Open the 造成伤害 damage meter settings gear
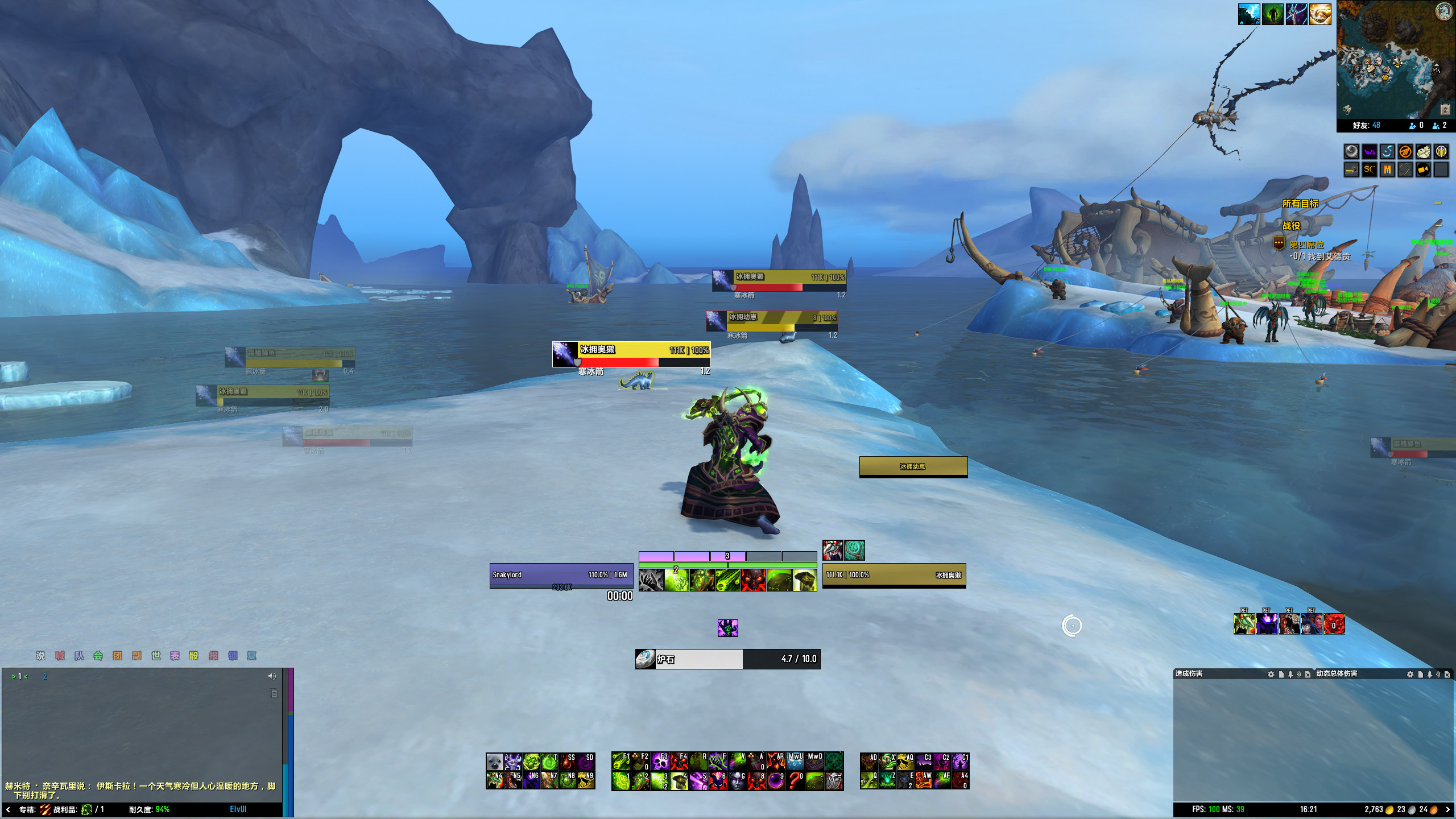Screen dimensions: 1456x819 (x=1271, y=674)
